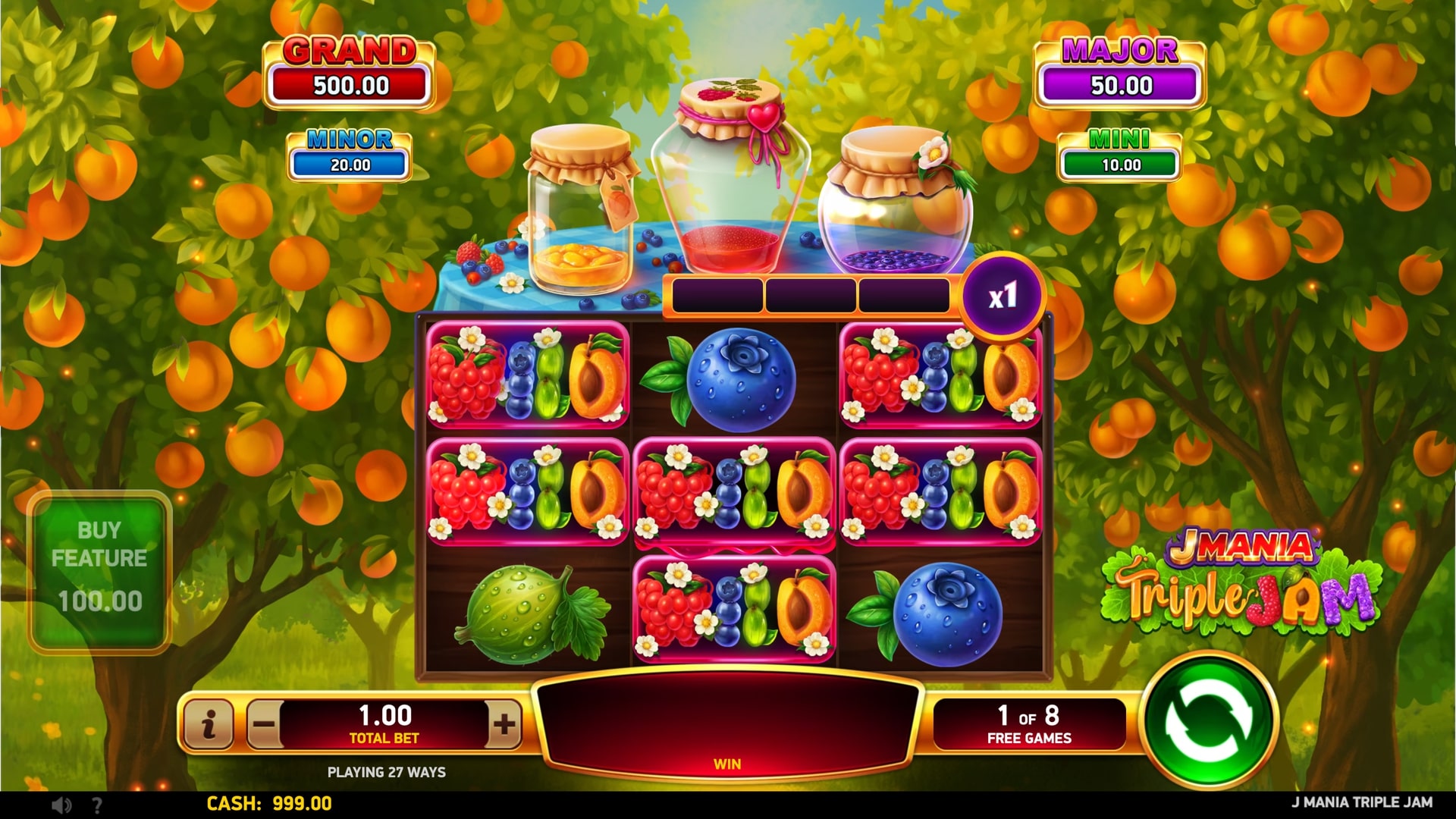The image size is (1456, 819).
Task: Decrease total bet with the minus button
Action: coord(264,724)
